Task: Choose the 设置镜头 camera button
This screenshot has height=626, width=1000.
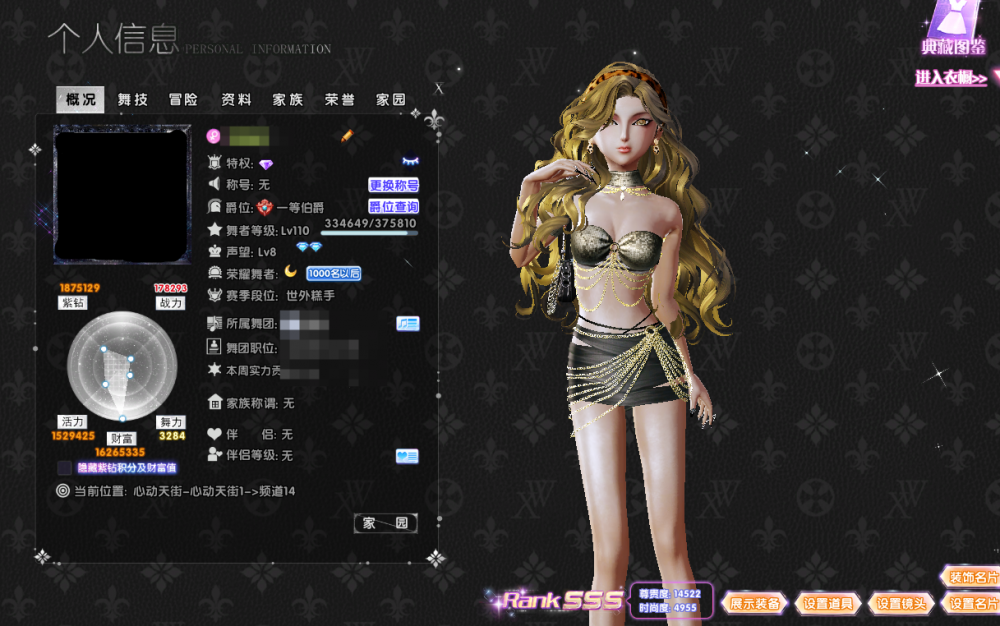Action: coord(902,604)
